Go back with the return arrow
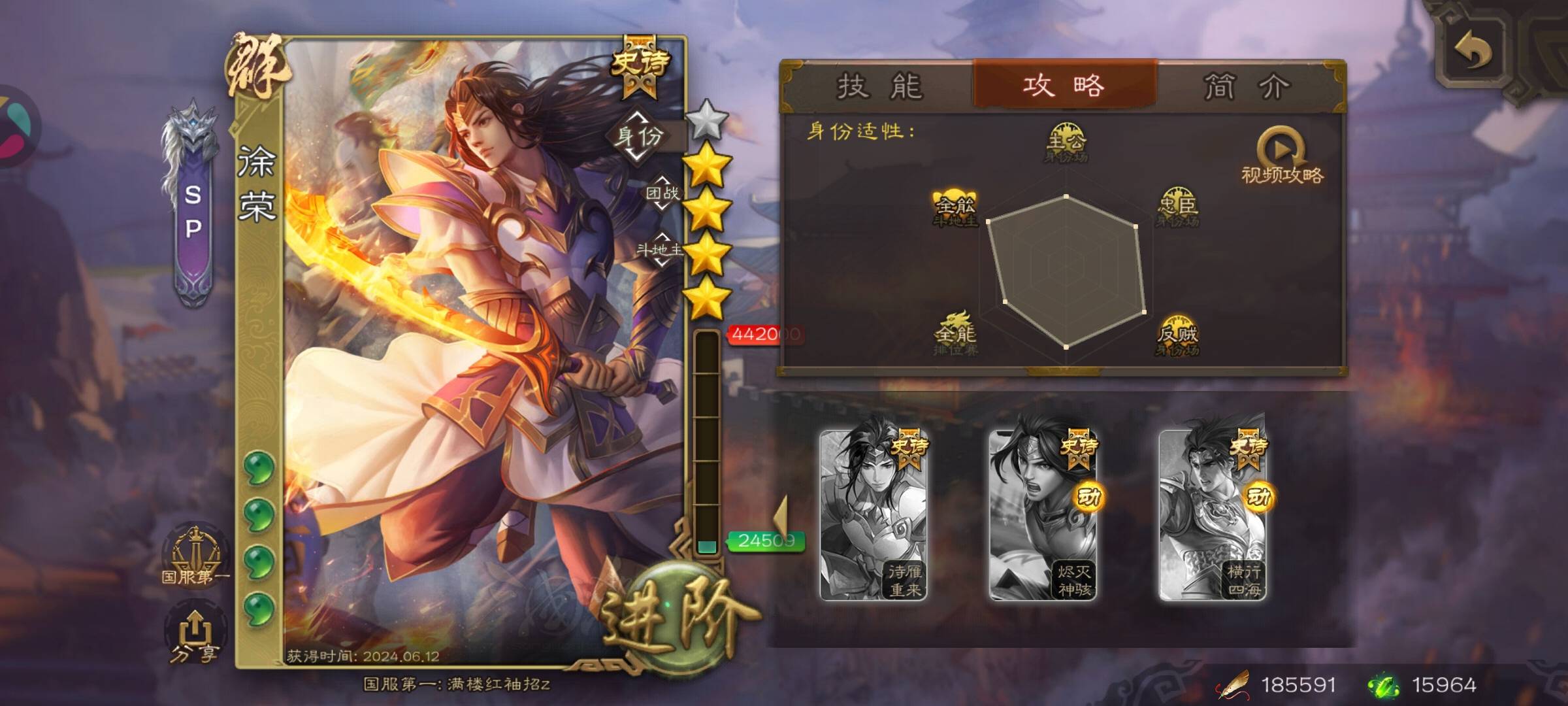This screenshot has height=706, width=1568. click(1473, 51)
